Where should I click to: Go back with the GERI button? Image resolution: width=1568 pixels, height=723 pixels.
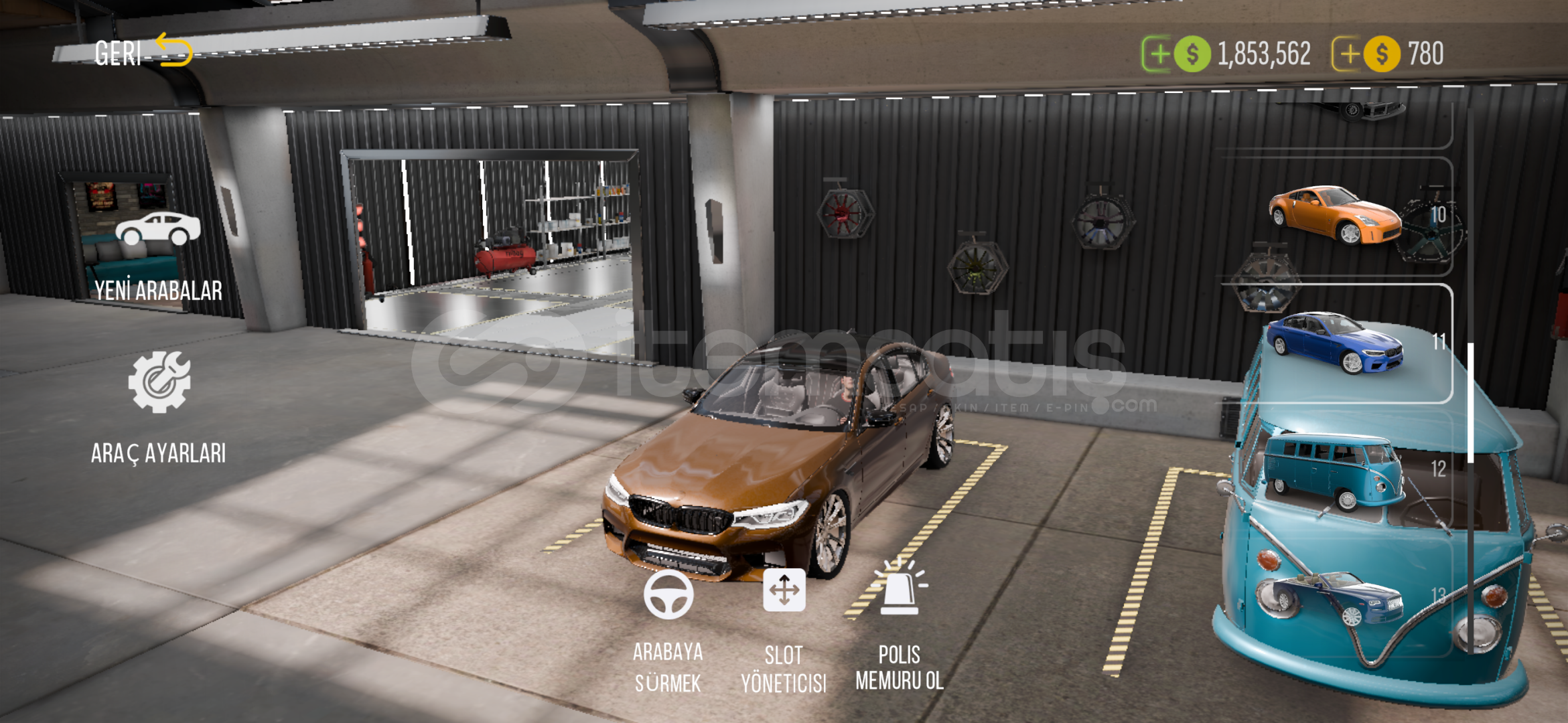point(142,52)
